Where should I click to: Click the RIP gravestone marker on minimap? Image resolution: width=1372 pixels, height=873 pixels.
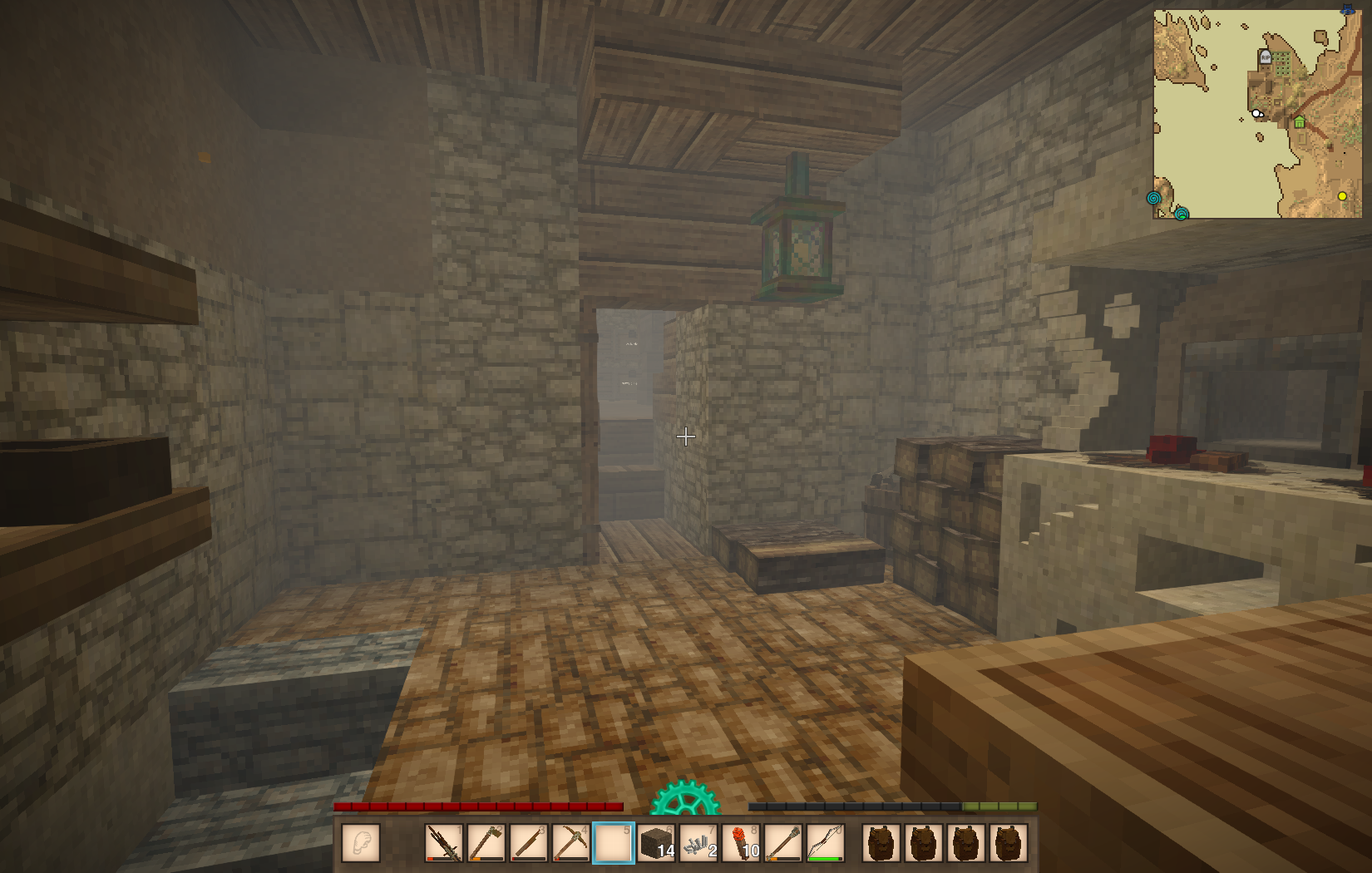1265,57
